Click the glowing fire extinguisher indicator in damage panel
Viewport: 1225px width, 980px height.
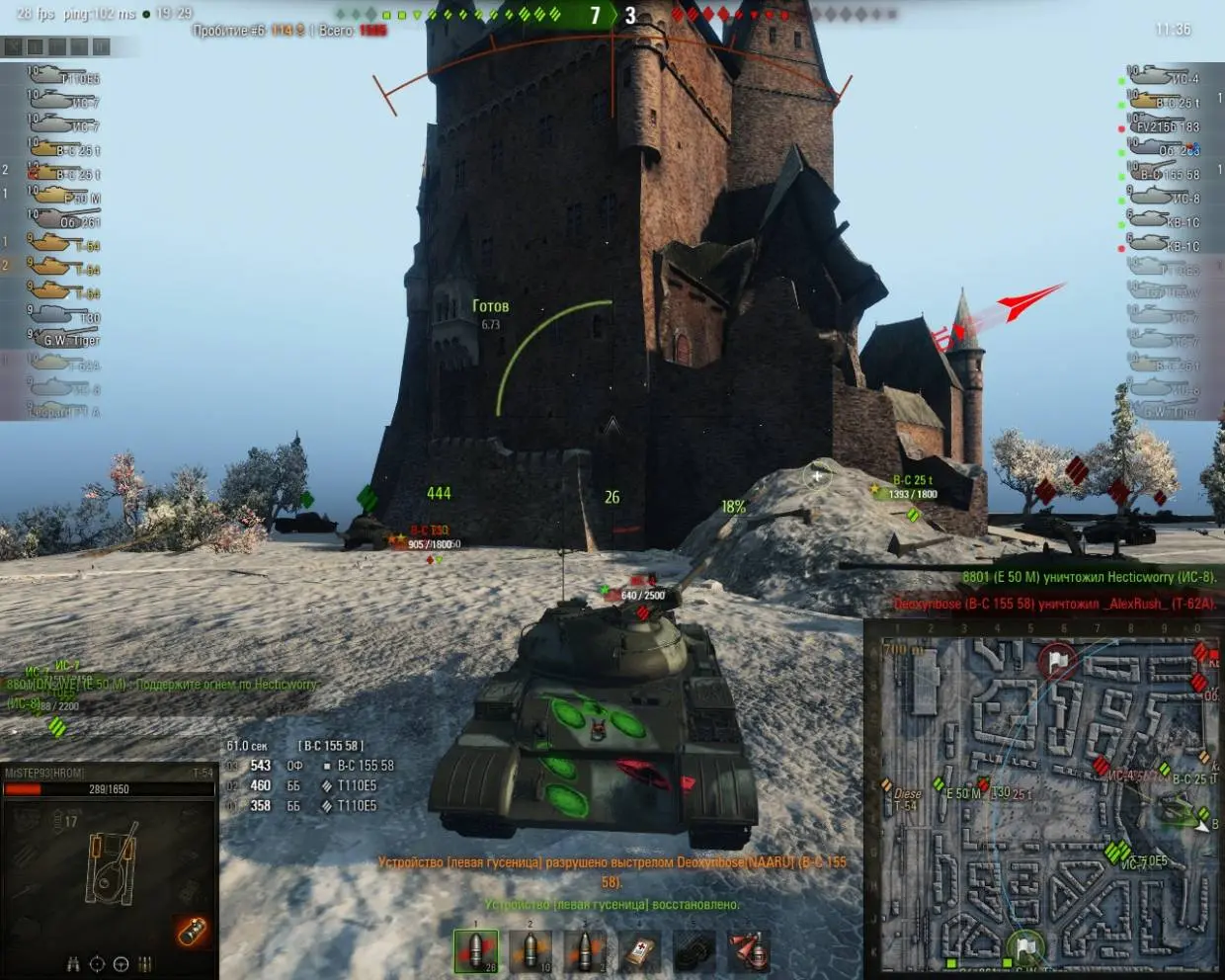tap(192, 931)
